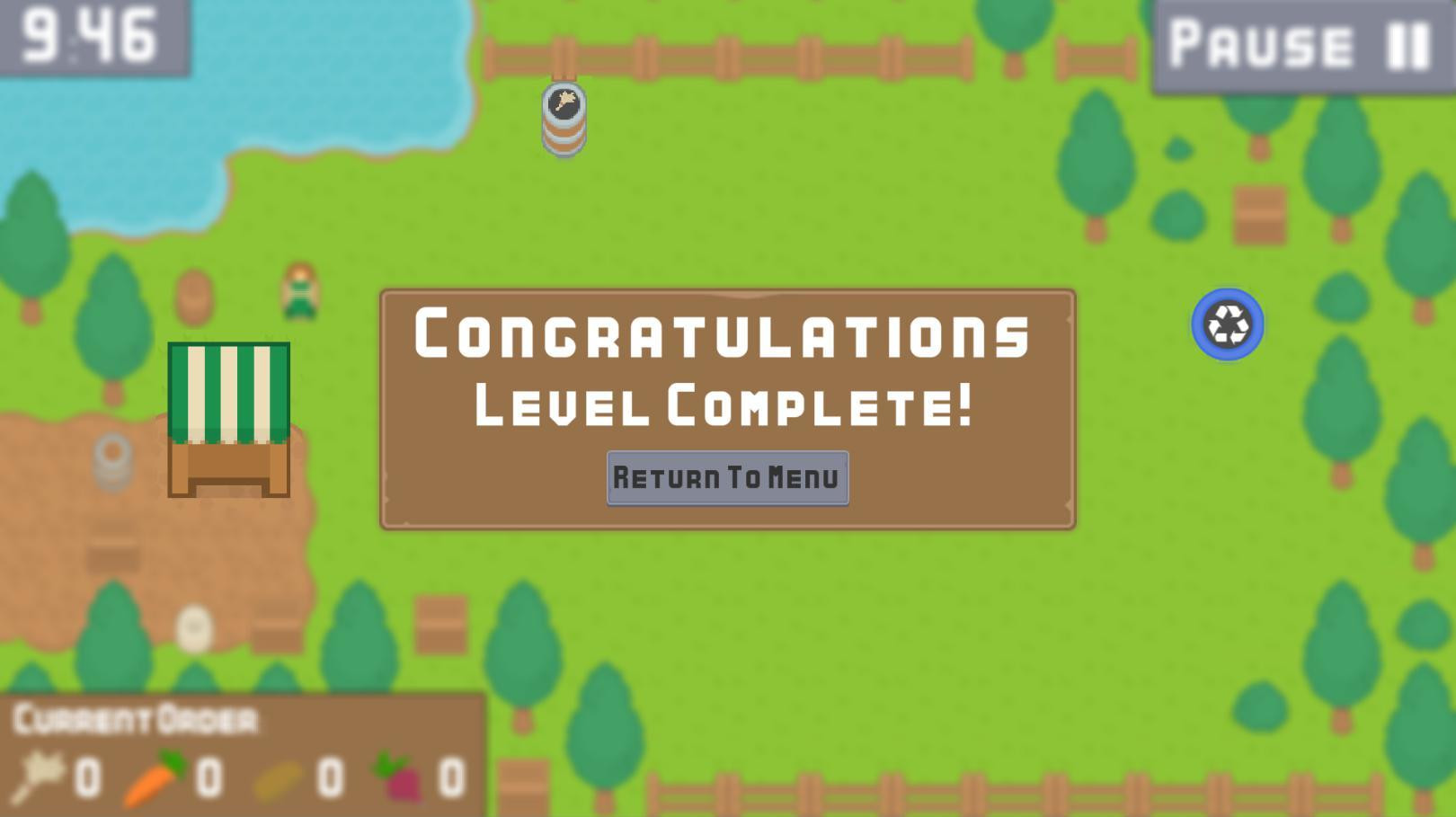
Task: Open the Current Order panel
Action: (x=135, y=717)
